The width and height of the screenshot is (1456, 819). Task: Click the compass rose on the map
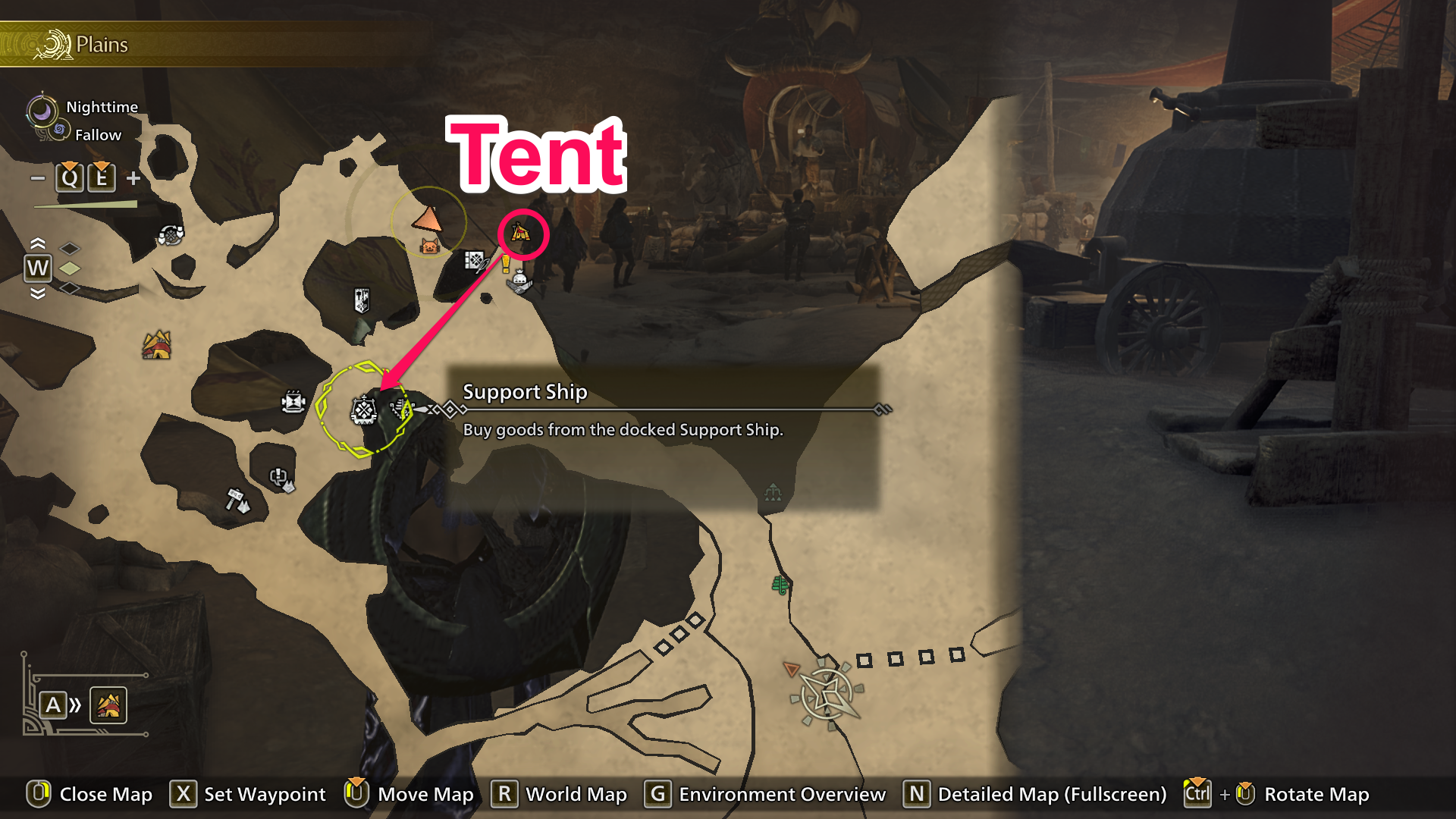(827, 693)
